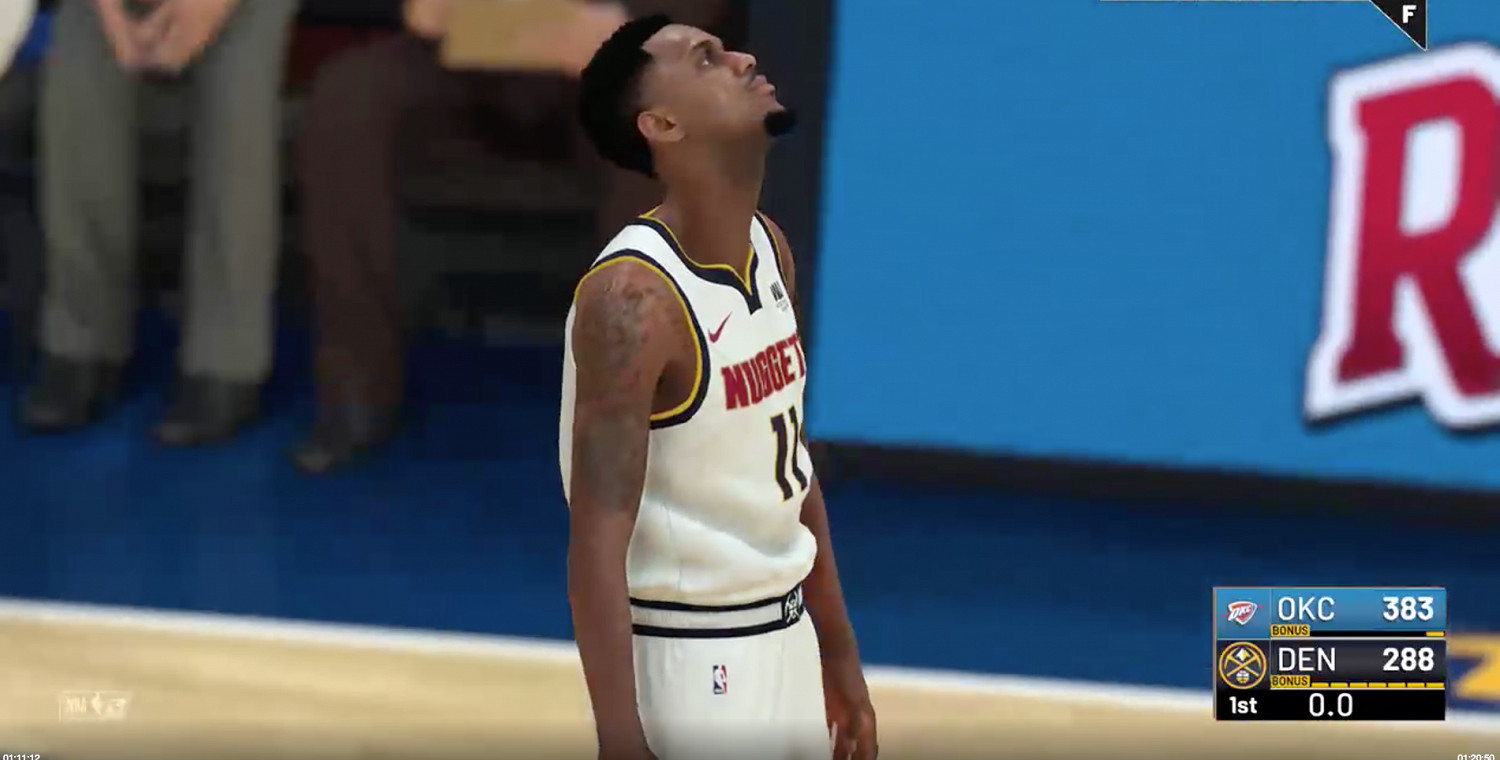This screenshot has width=1500, height=760.
Task: Select the NBA logo on the shorts
Action: point(718,680)
